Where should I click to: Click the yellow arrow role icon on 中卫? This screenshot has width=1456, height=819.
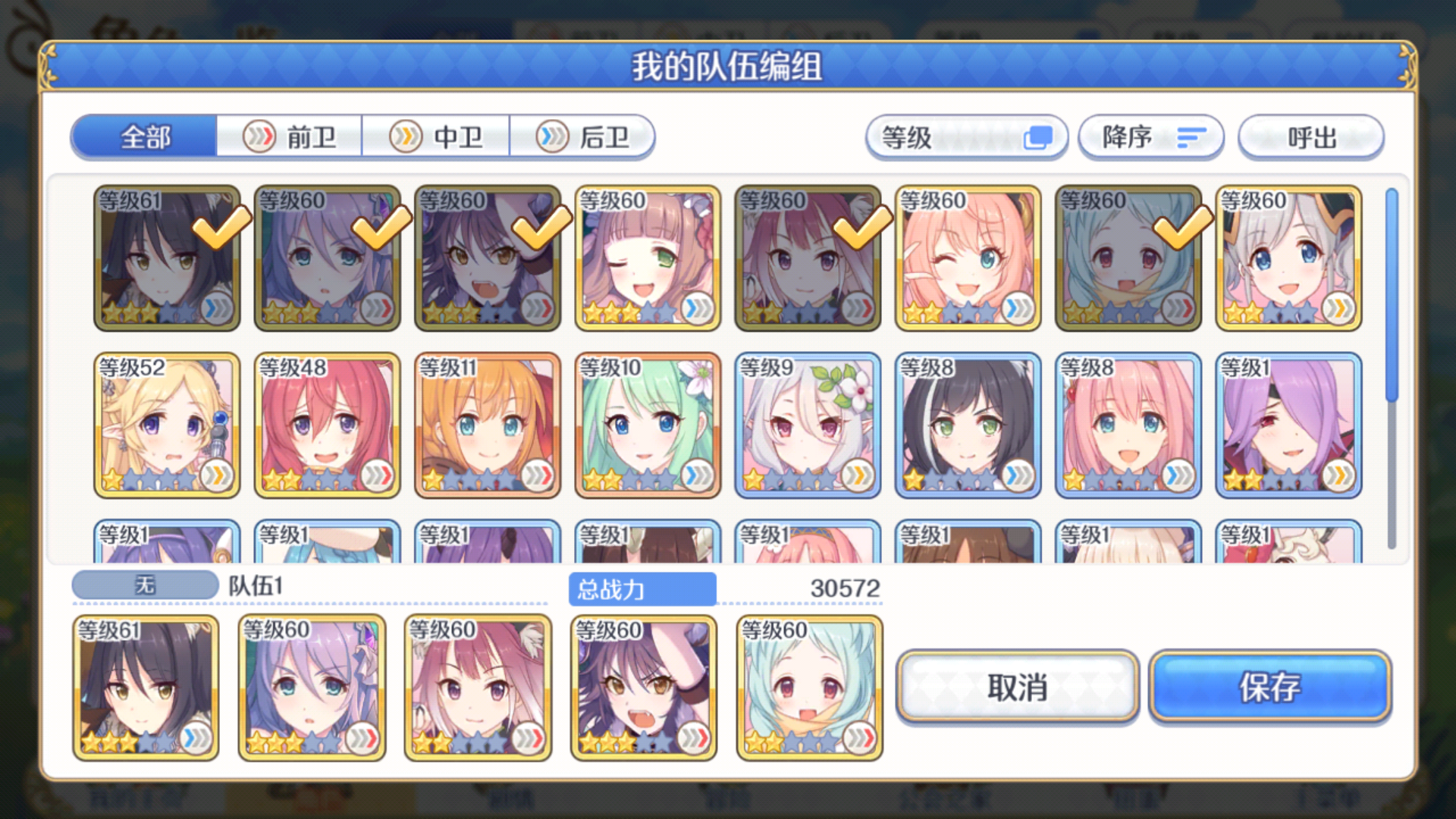coord(405,136)
